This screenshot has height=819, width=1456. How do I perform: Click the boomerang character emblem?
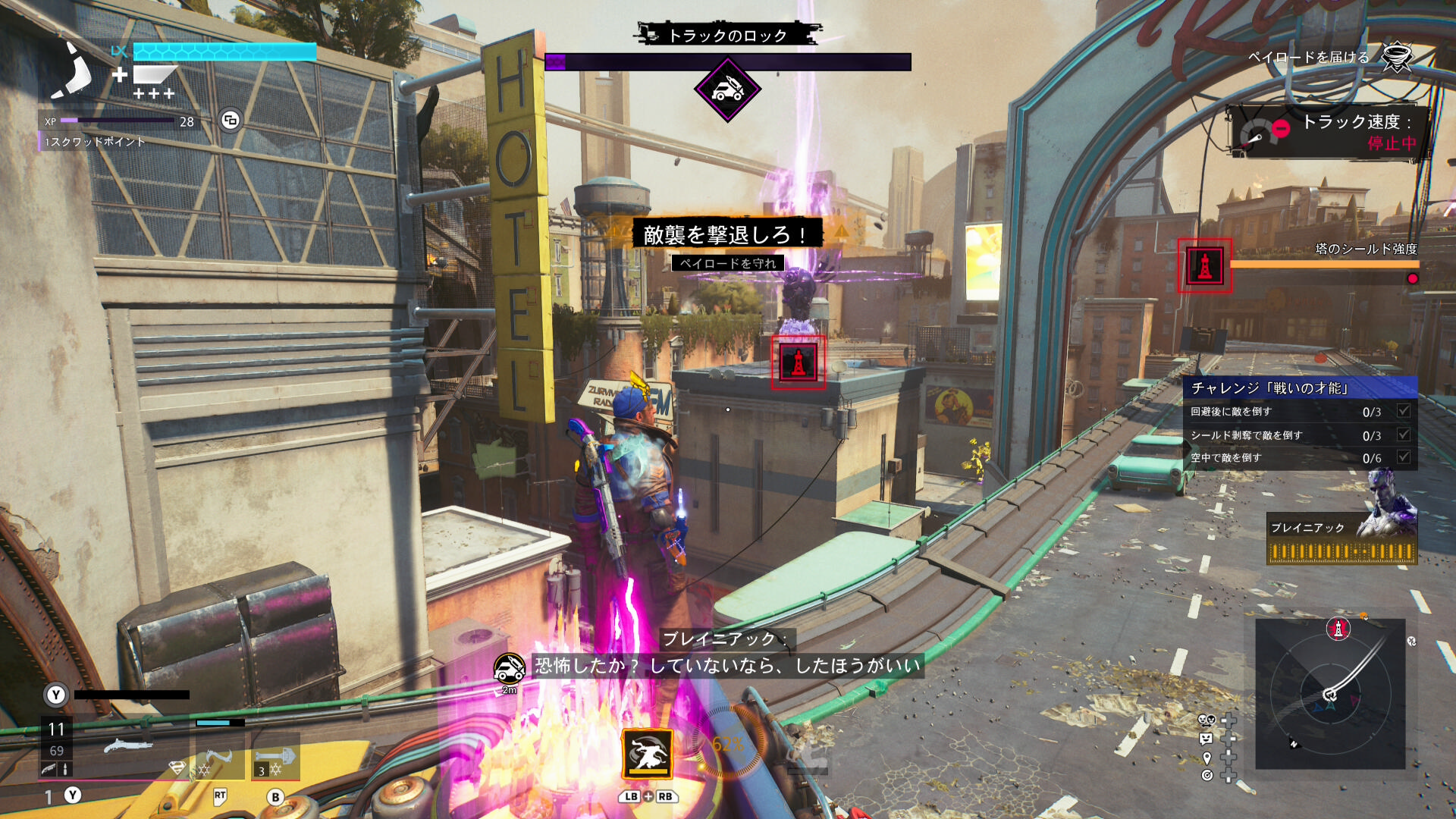click(x=74, y=71)
